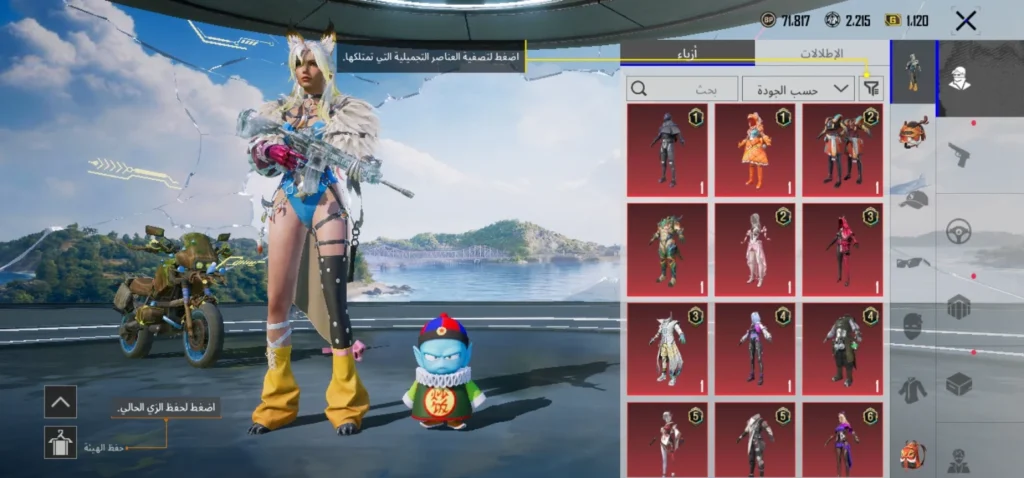Select the tiger mask category icon
This screenshot has height=478, width=1024.
point(912,132)
